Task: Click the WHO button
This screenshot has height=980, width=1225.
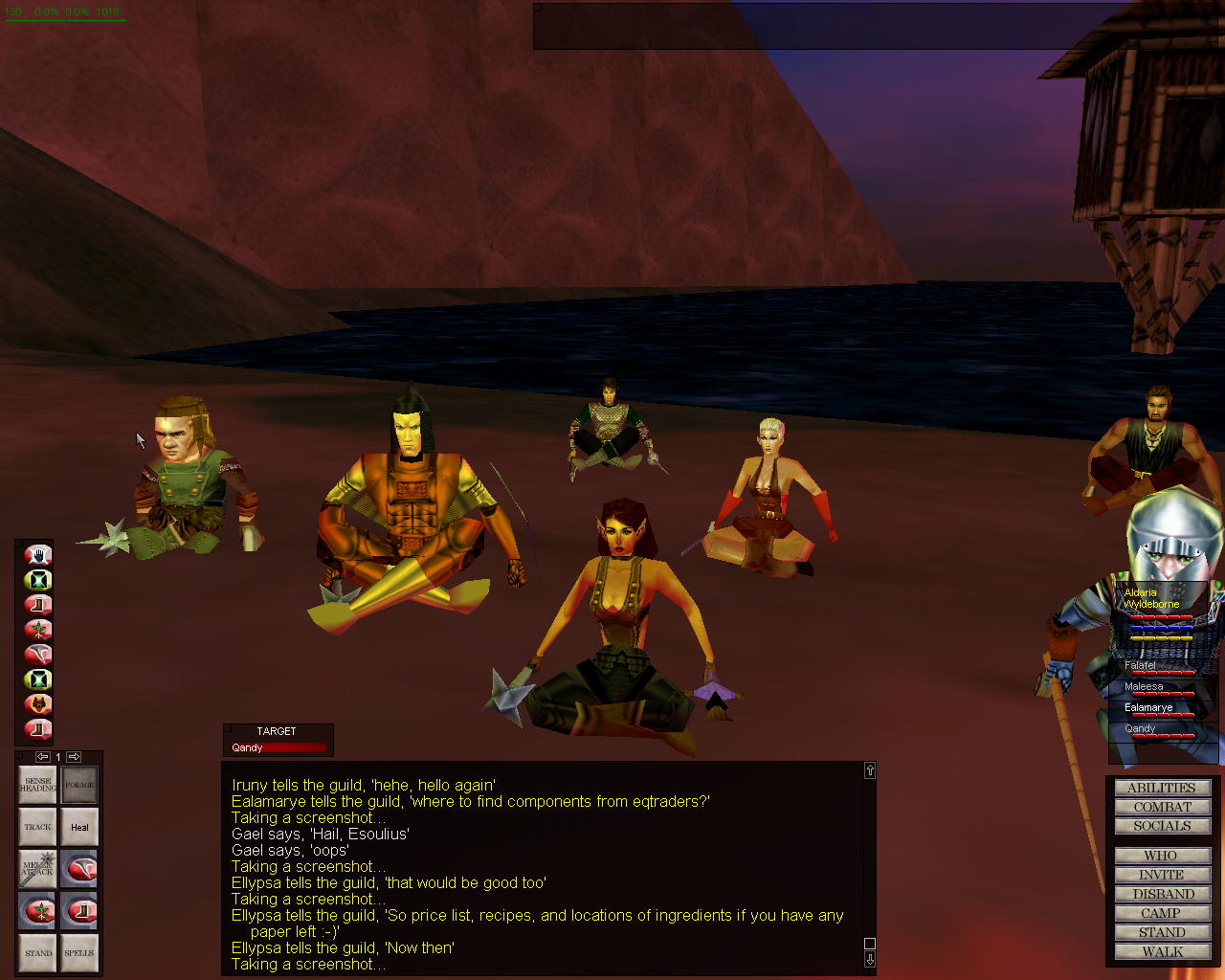Action: (1162, 856)
